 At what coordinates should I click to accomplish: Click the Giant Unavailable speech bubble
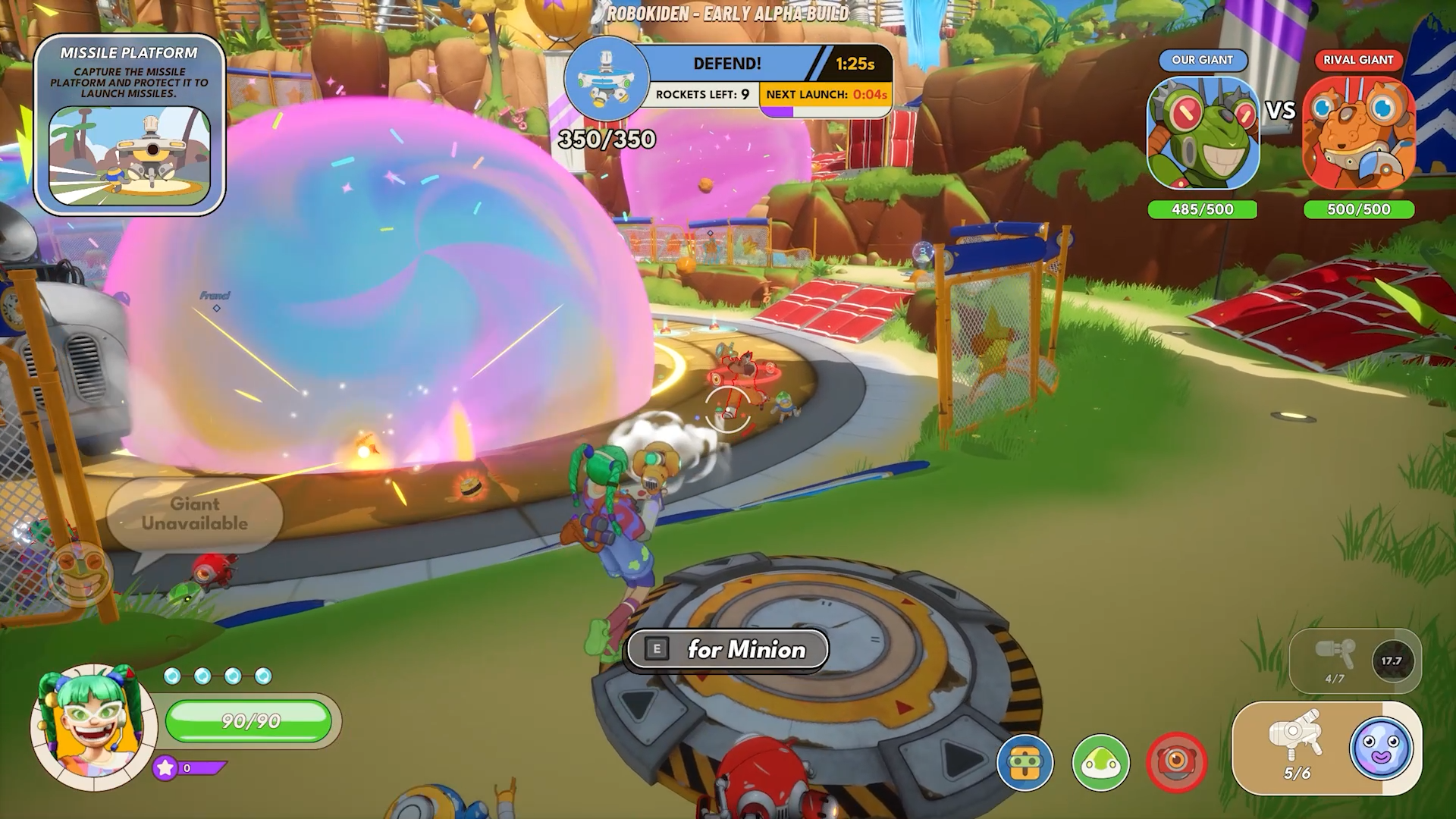coord(195,514)
